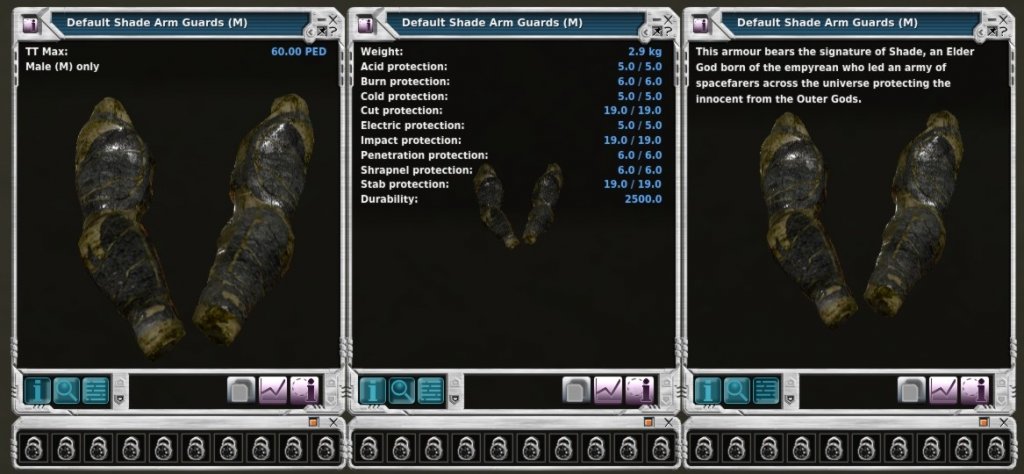
Task: Click the purple title icon of TT Max window
Action: click(30, 22)
